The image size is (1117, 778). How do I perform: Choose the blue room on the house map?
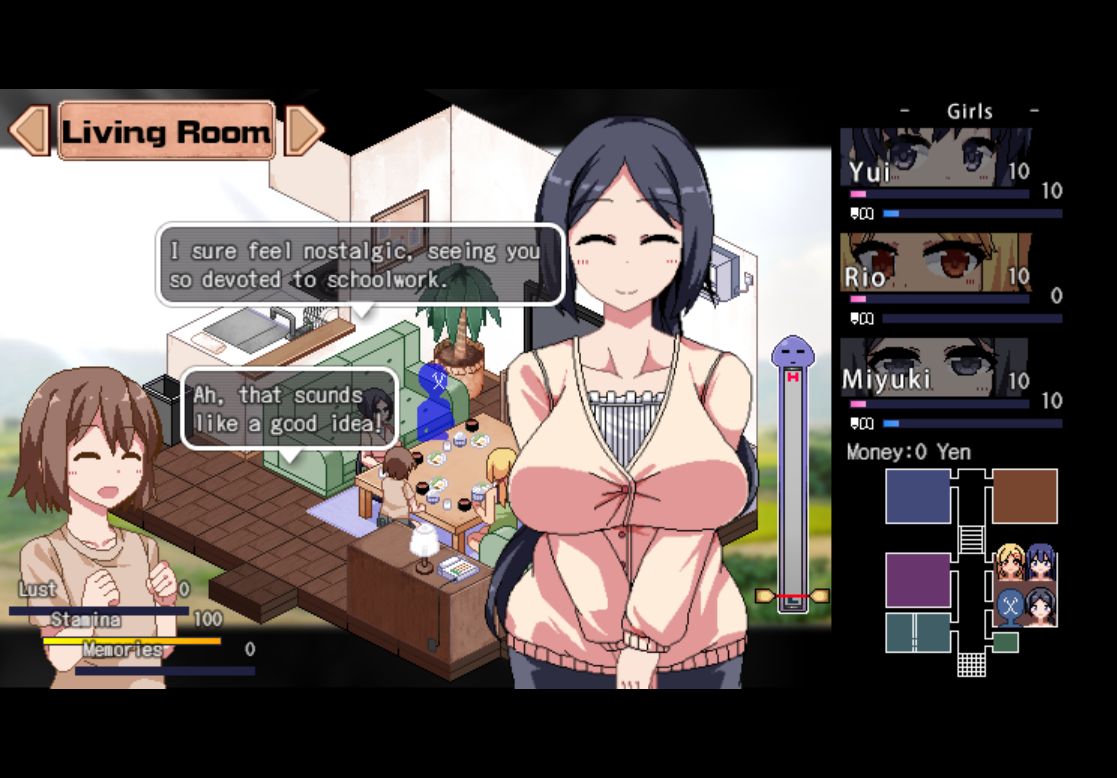point(917,496)
